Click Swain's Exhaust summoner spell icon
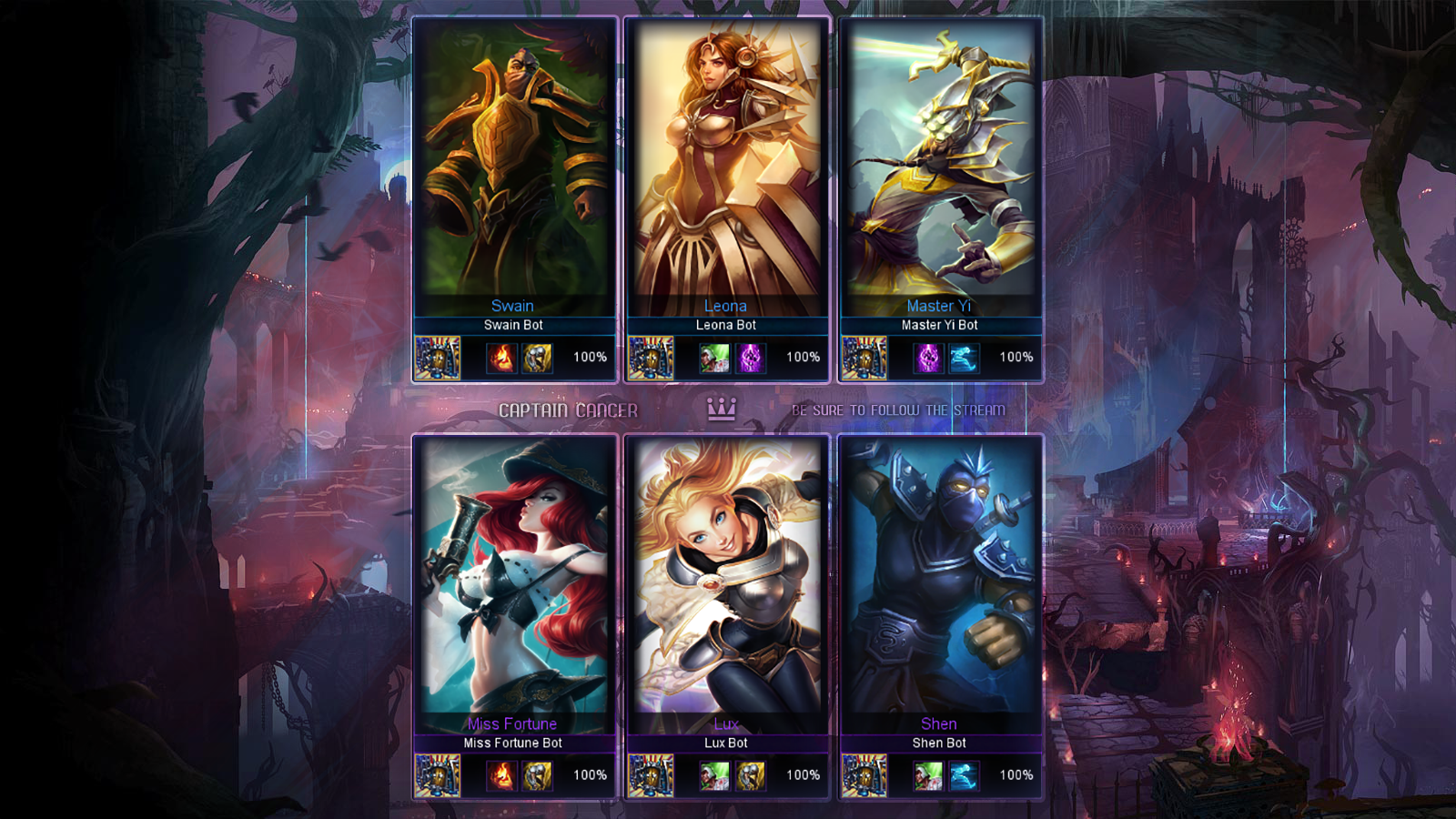This screenshot has width=1456, height=819. (538, 358)
